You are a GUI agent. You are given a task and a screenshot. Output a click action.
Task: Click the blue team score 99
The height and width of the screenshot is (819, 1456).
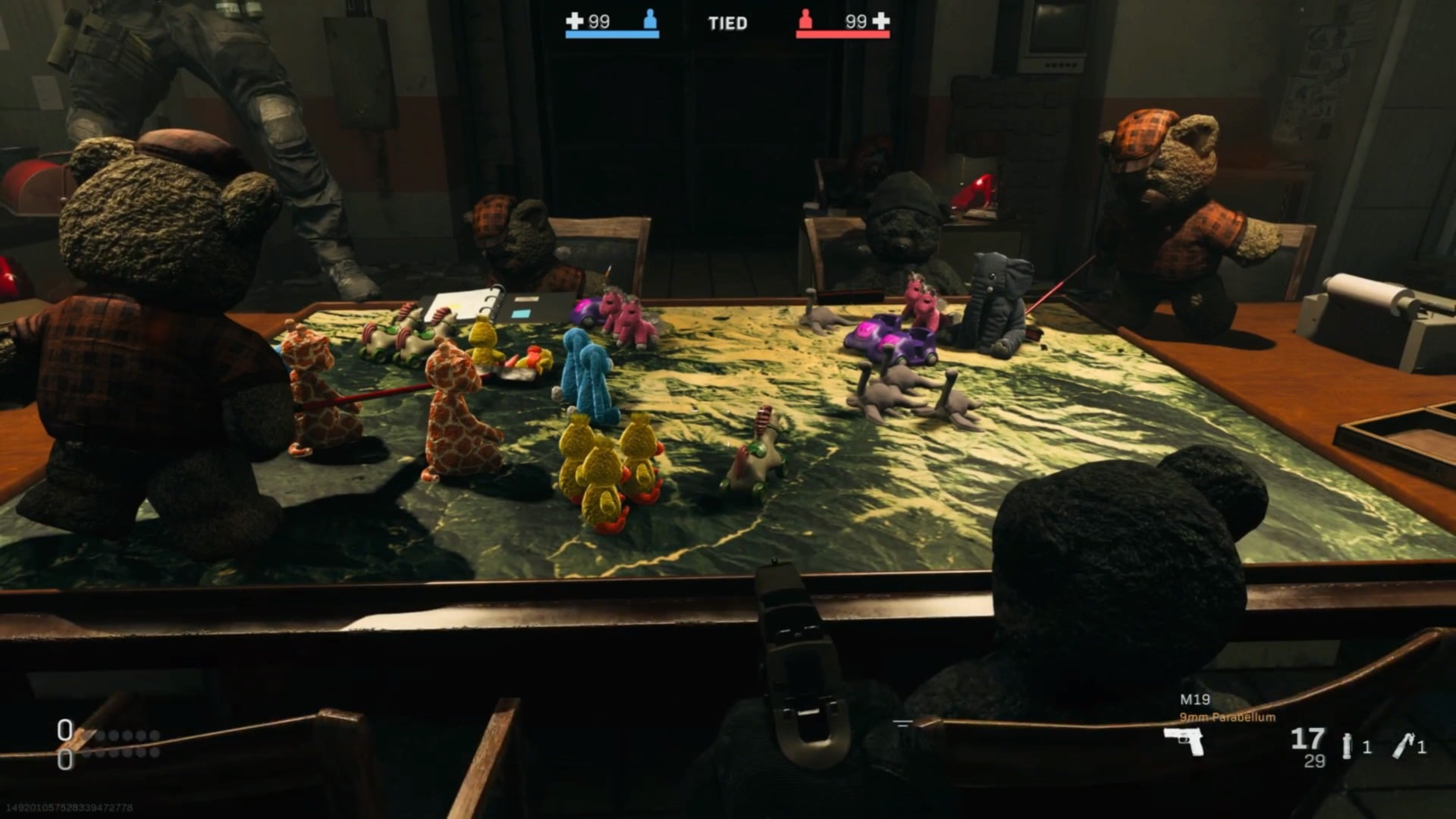point(598,22)
